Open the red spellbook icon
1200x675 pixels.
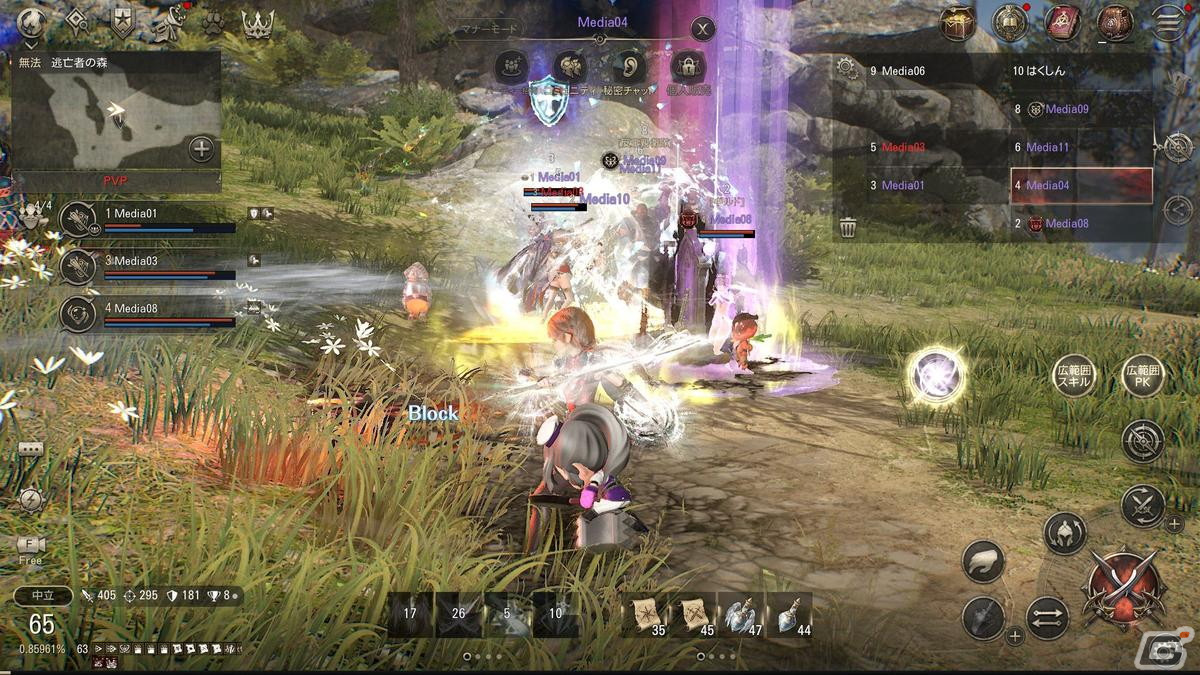pyautogui.click(x=1062, y=22)
